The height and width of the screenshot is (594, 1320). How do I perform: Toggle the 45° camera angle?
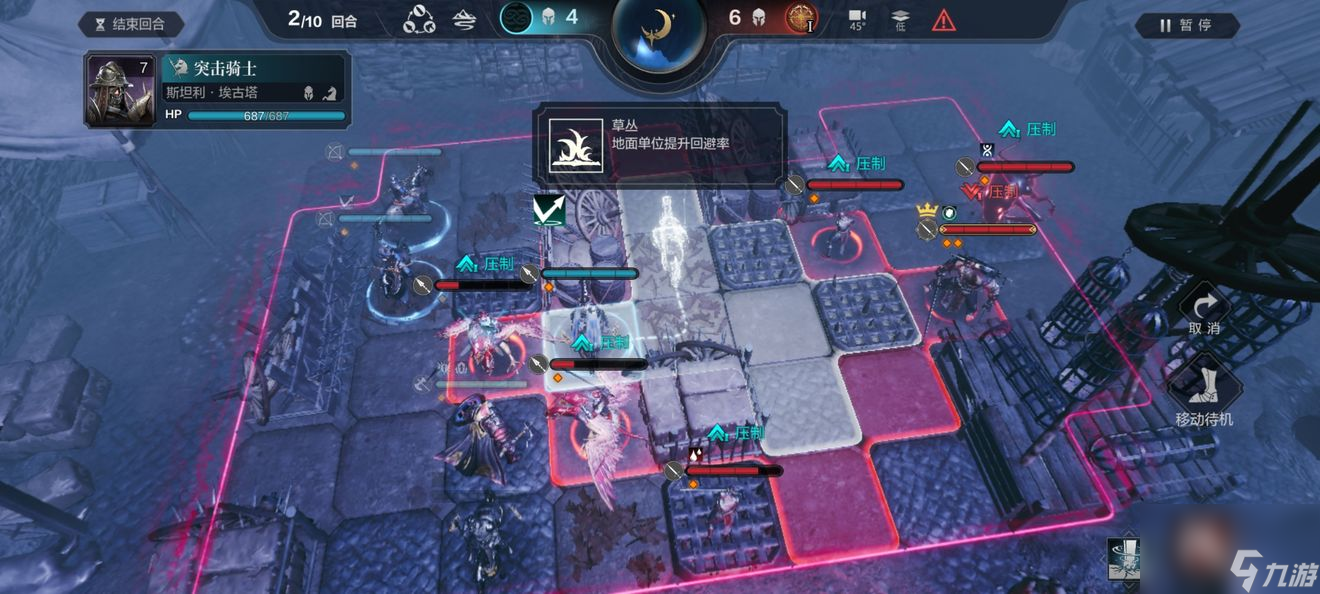(857, 19)
